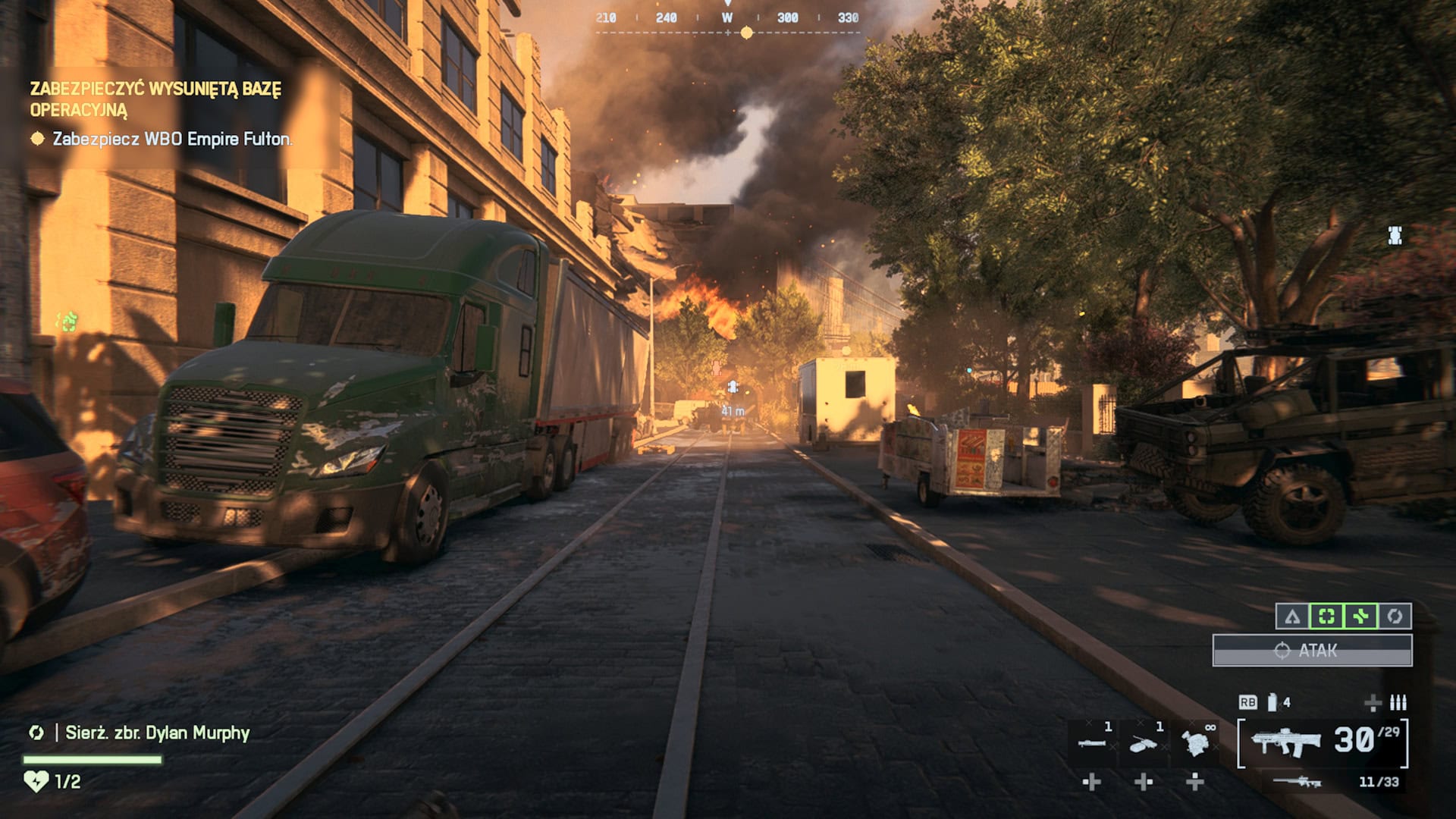This screenshot has width=1456, height=819.
Task: Click the grenade icon next to RB prompt
Action: [x=1271, y=703]
